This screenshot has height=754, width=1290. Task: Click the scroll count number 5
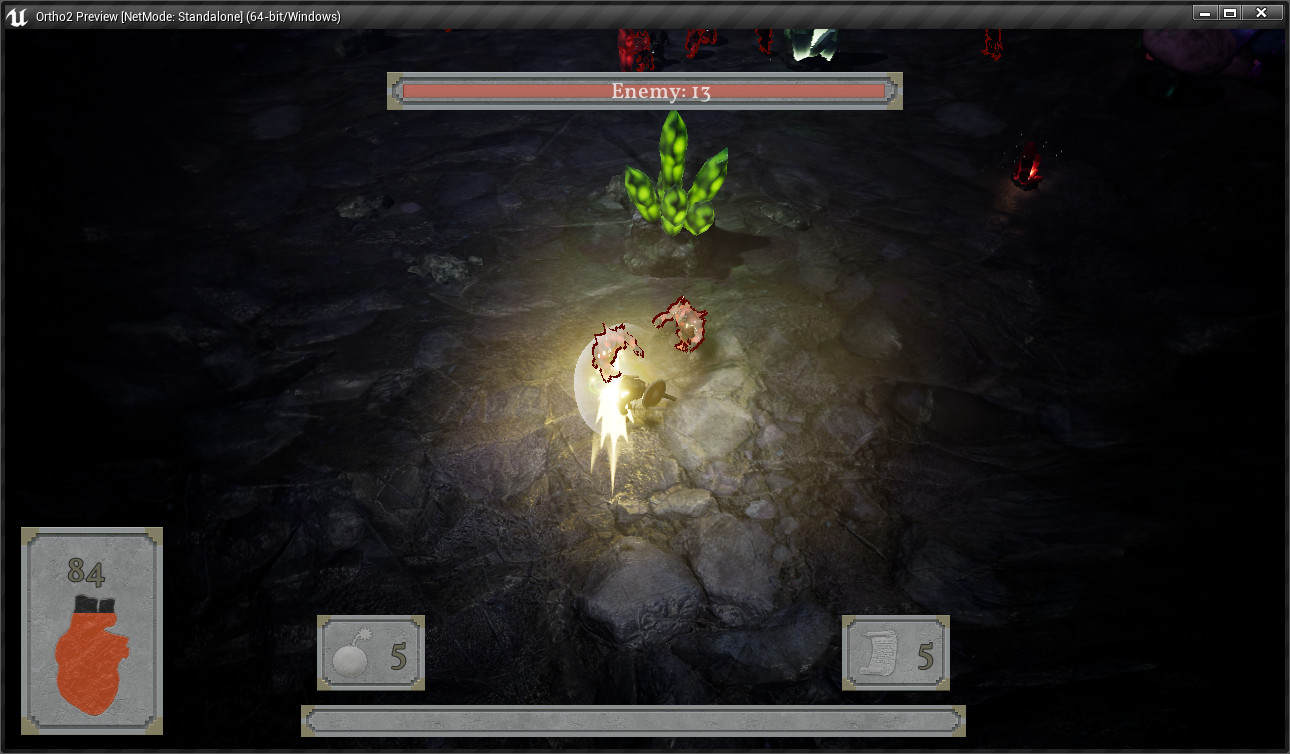928,655
